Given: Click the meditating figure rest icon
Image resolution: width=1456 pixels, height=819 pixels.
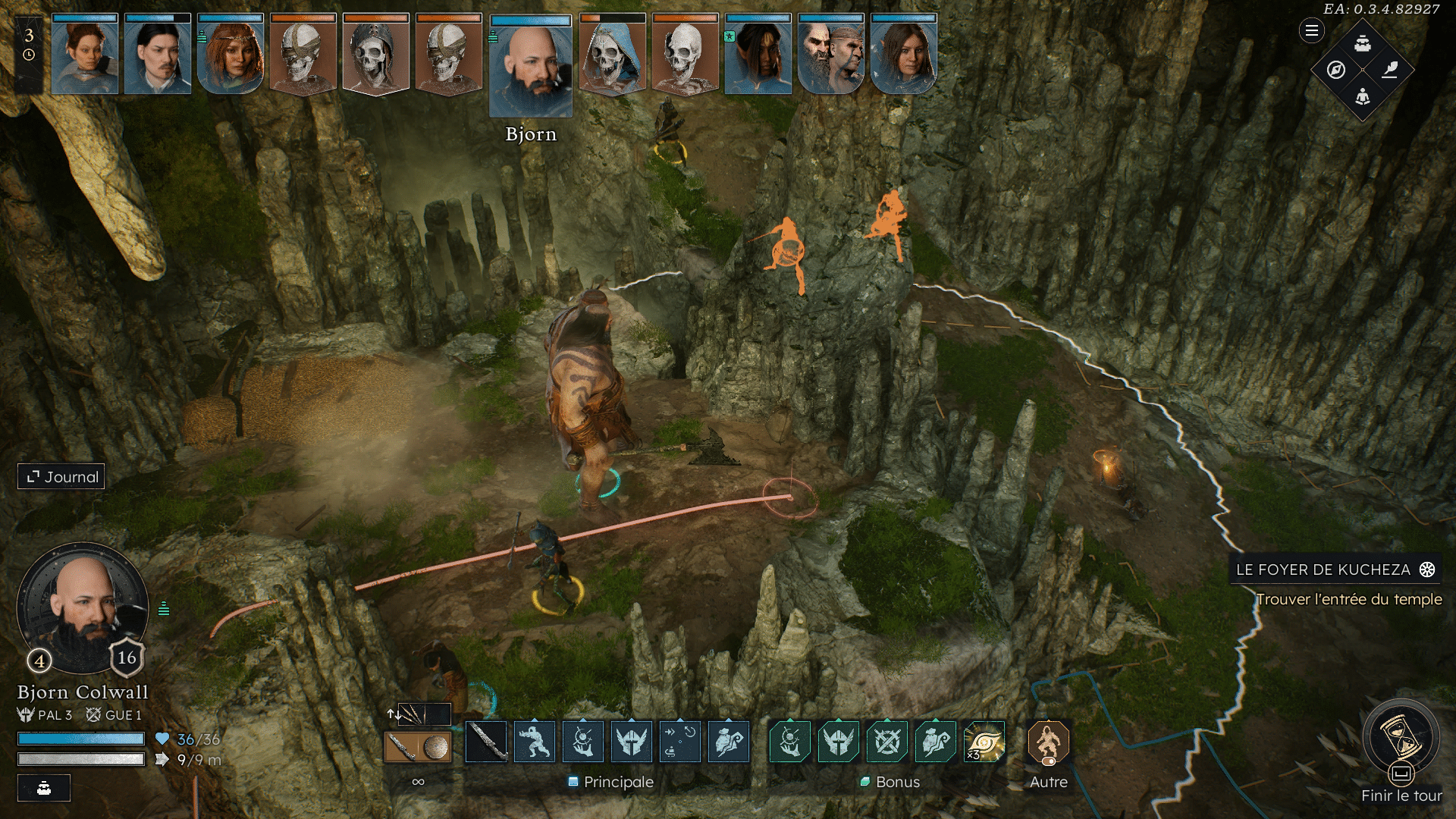Looking at the screenshot, I should point(1363,96).
